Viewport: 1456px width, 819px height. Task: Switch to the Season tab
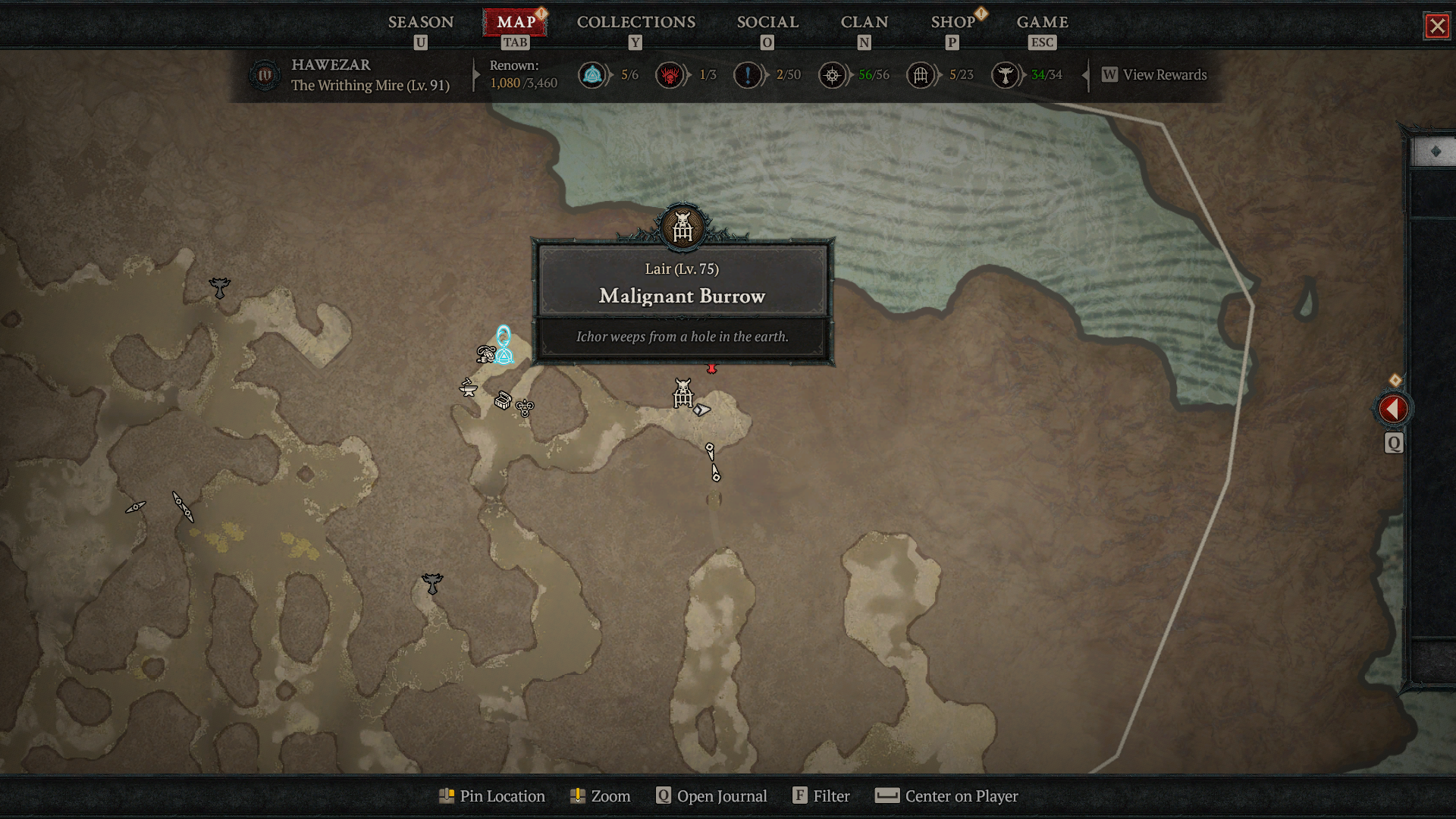[x=421, y=22]
